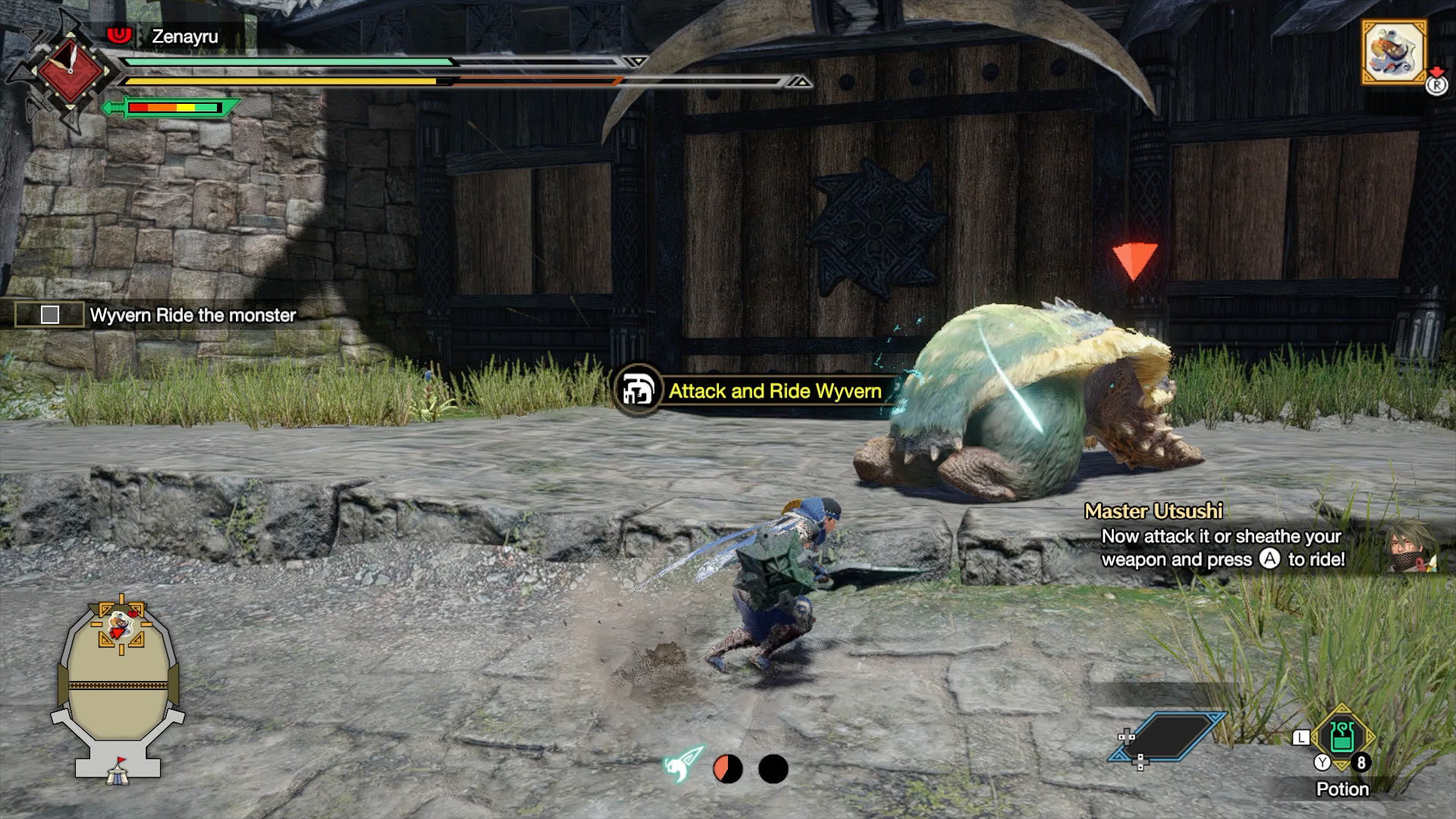Screen dimensions: 1456x819
Task: Click the camp tent marker on the minimap
Action: [x=118, y=772]
